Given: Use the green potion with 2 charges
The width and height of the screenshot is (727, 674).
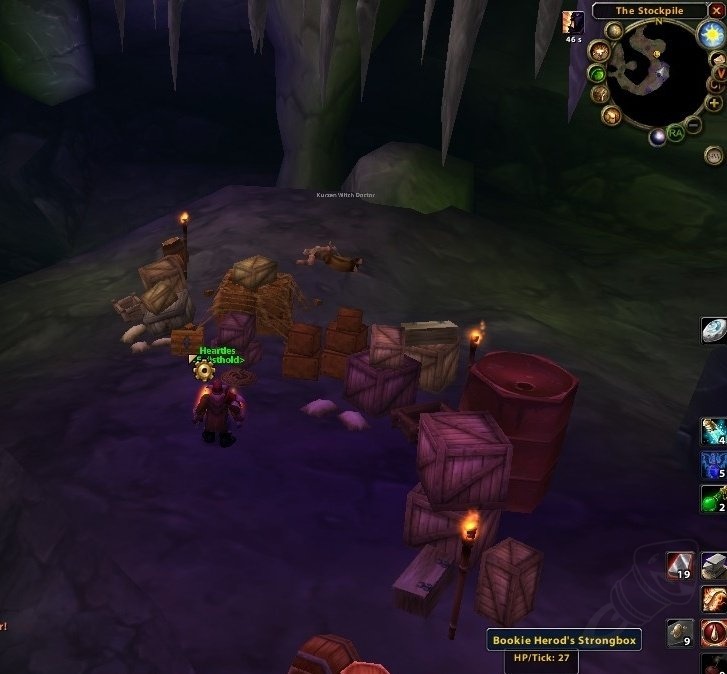Looking at the screenshot, I should [714, 497].
